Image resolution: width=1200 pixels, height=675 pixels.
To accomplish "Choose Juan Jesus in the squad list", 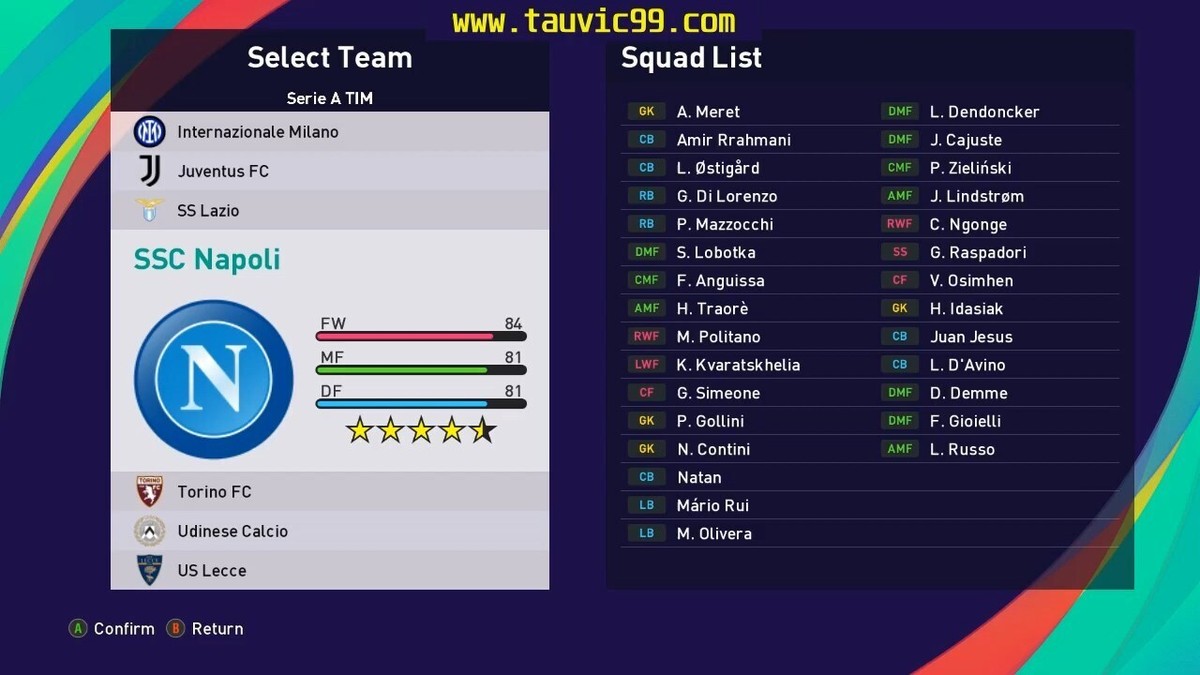I will pos(971,337).
